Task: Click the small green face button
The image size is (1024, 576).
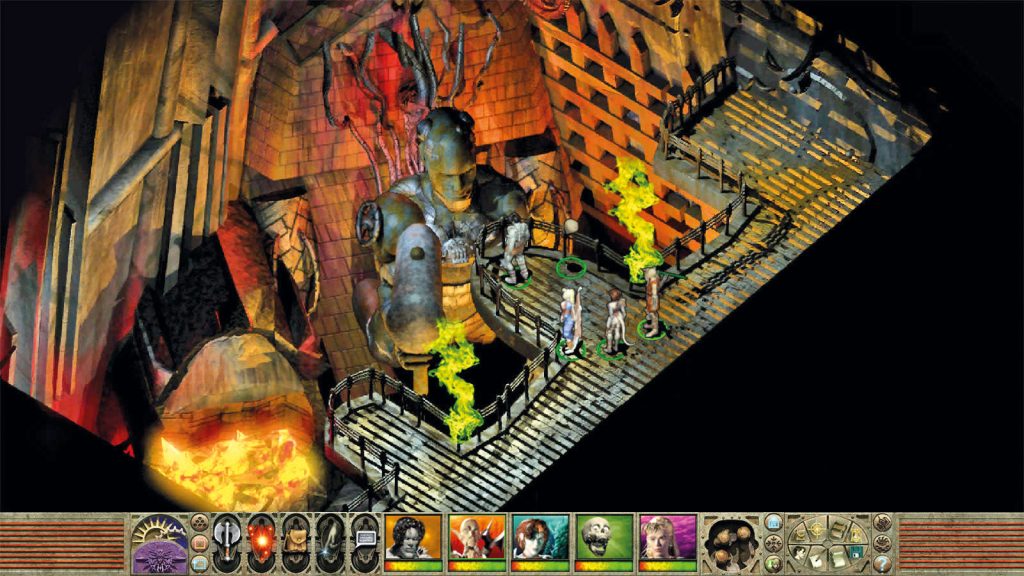Action: pyautogui.click(x=774, y=563)
